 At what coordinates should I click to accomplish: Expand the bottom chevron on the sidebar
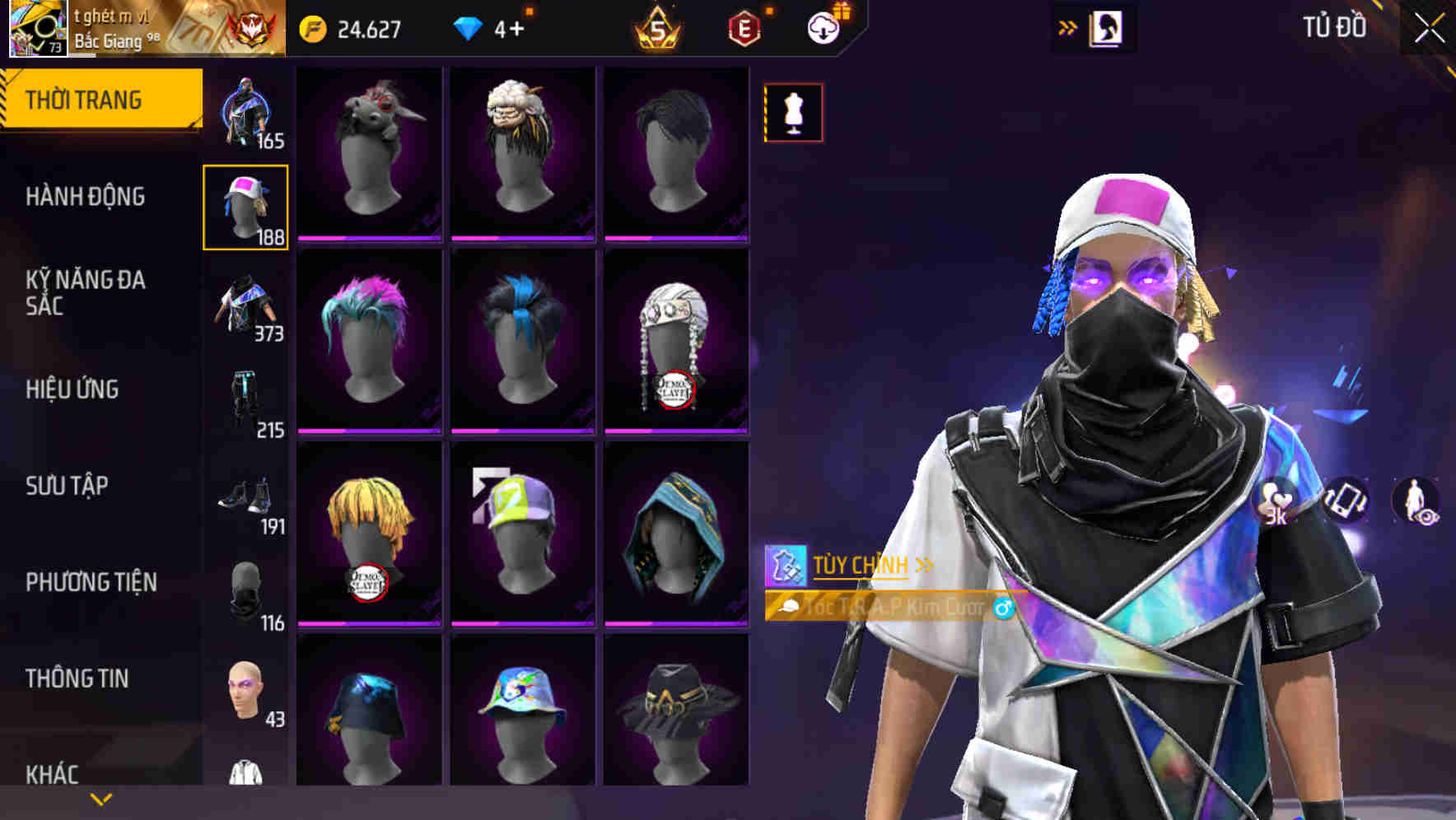pos(99,799)
